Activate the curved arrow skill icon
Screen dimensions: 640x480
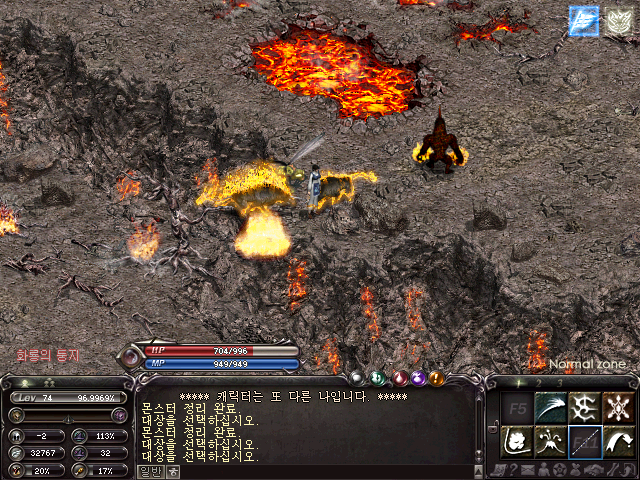pyautogui.click(x=617, y=440)
